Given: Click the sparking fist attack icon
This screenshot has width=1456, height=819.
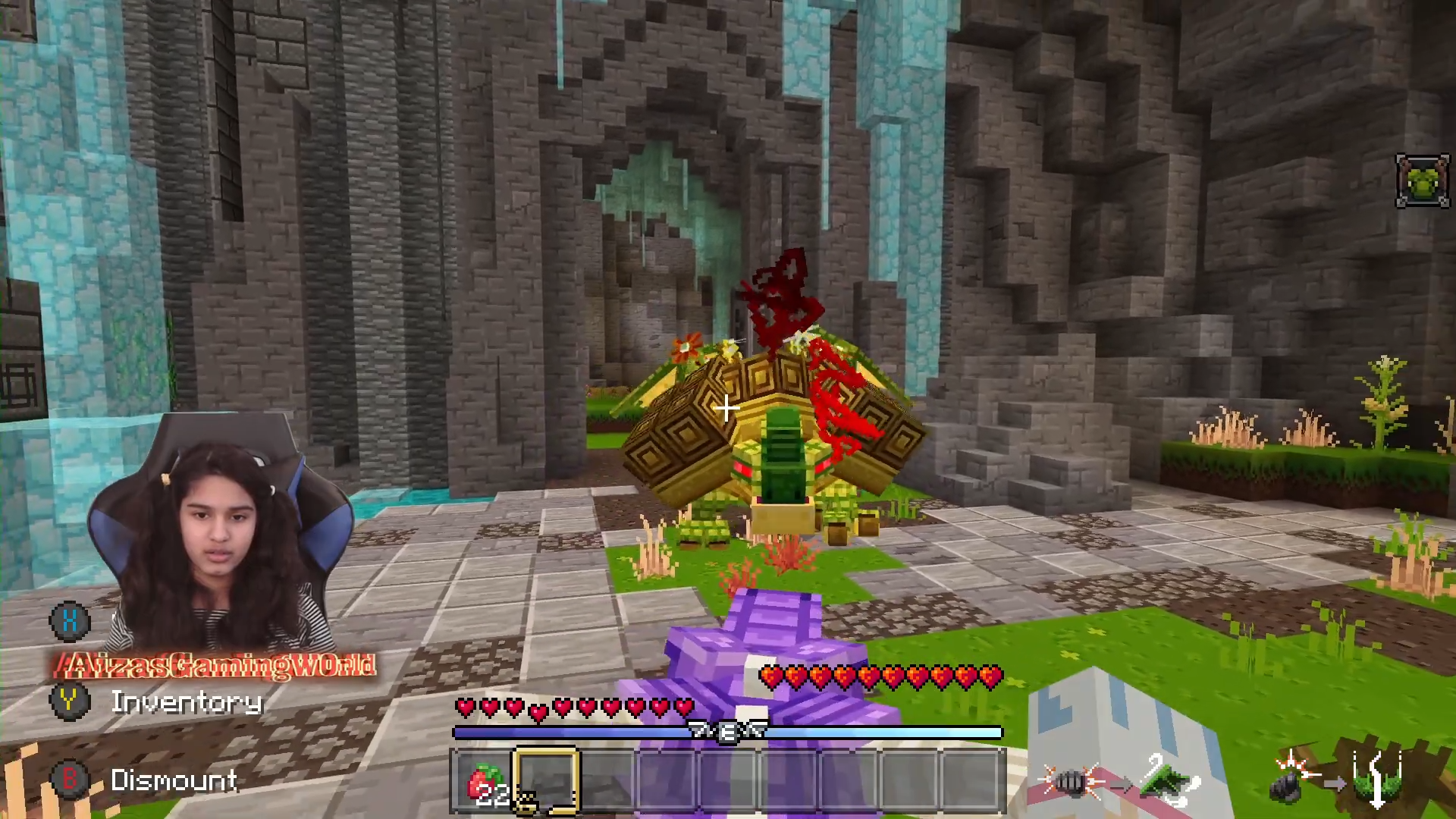Looking at the screenshot, I should (1071, 781).
